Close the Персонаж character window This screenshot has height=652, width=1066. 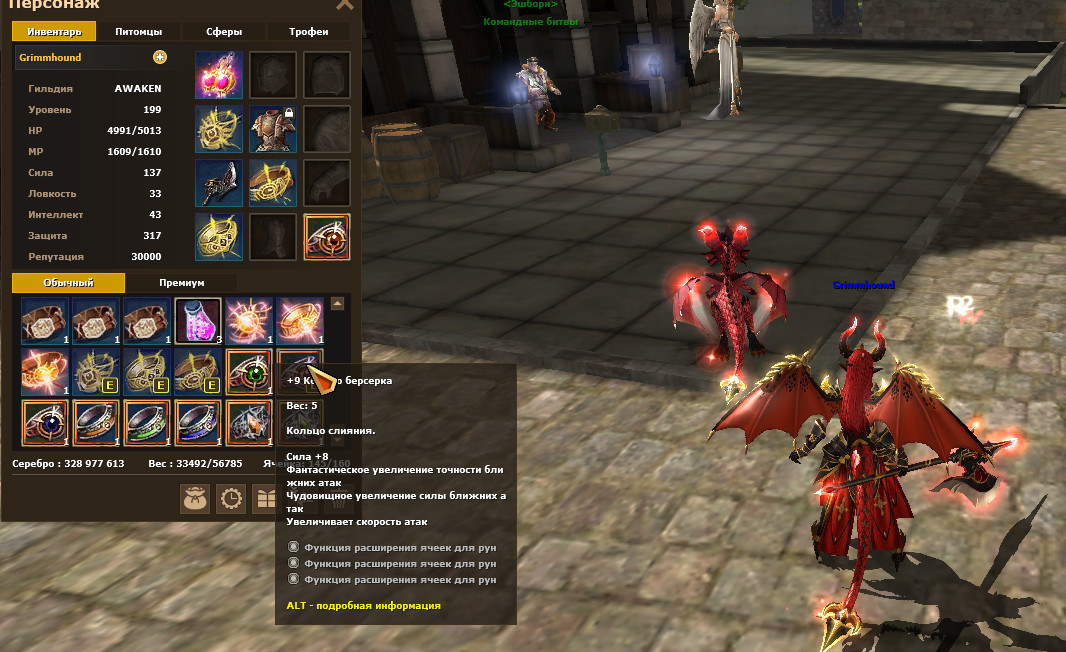tap(344, 5)
